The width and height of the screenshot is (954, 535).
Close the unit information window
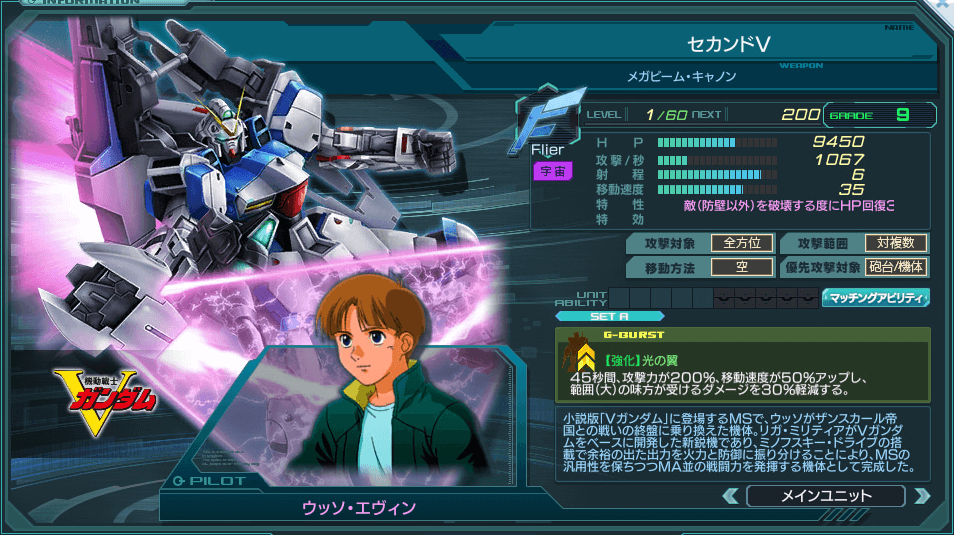tap(943, 5)
